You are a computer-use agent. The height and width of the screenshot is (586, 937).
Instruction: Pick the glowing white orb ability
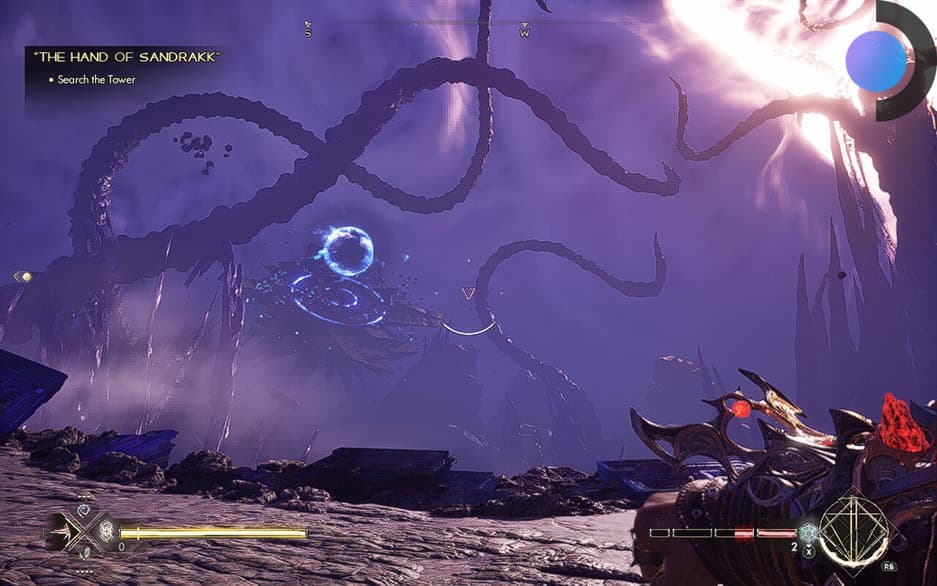(x=106, y=532)
